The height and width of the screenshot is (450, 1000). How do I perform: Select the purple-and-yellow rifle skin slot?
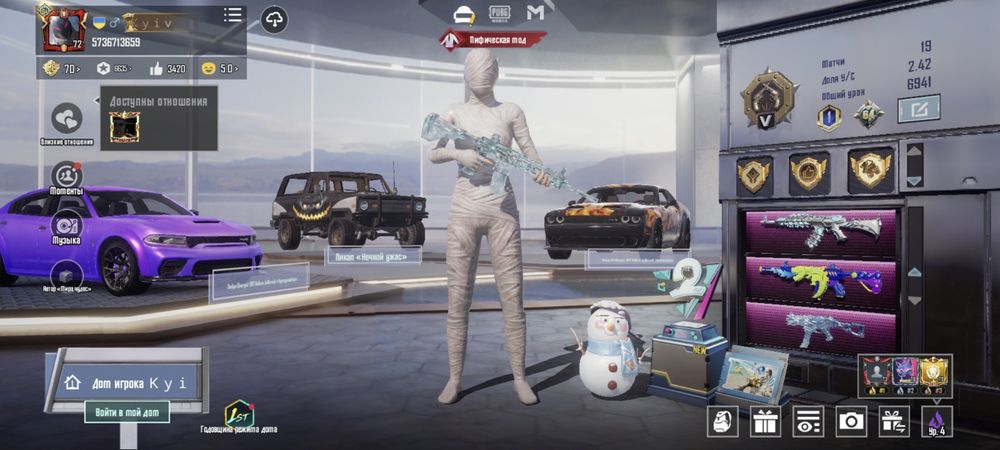820,278
